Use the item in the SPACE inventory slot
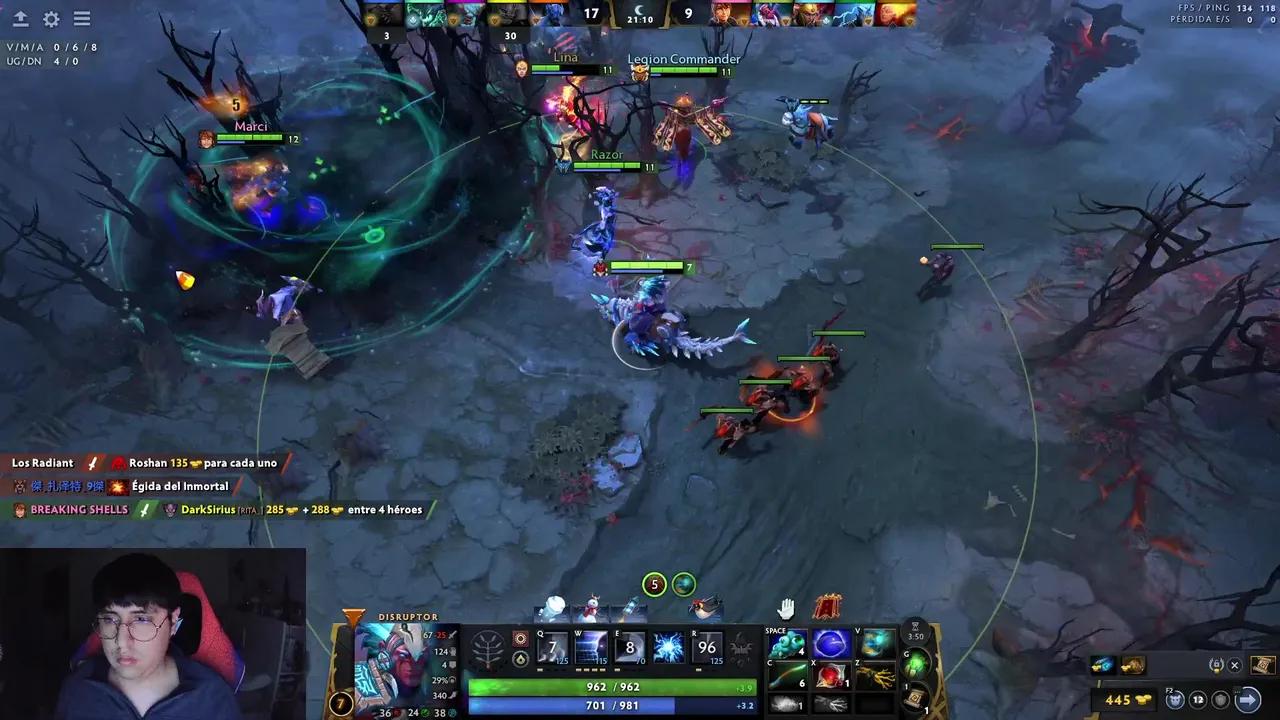Image resolution: width=1280 pixels, height=720 pixels. 786,643
